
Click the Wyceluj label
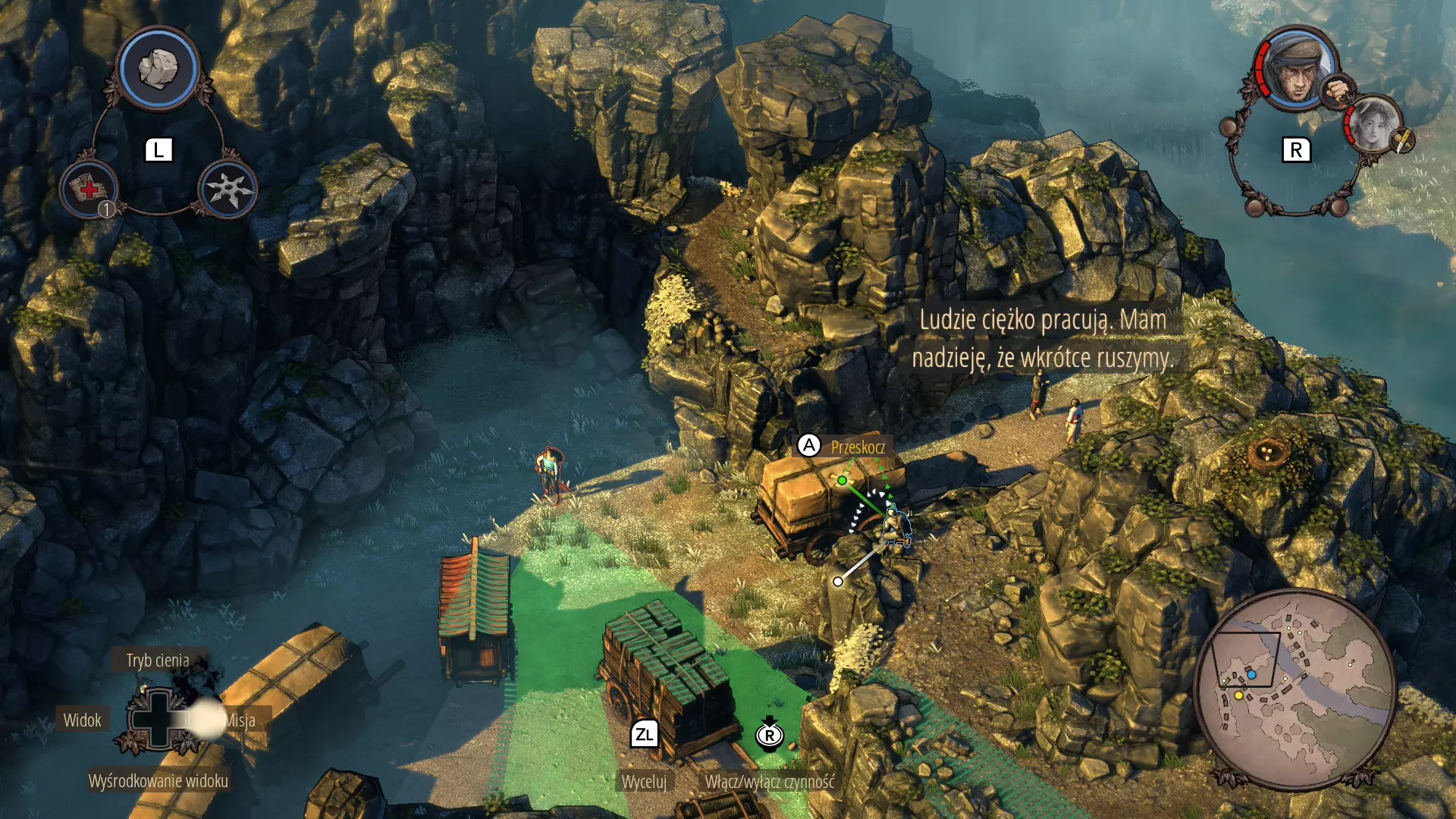(x=644, y=782)
